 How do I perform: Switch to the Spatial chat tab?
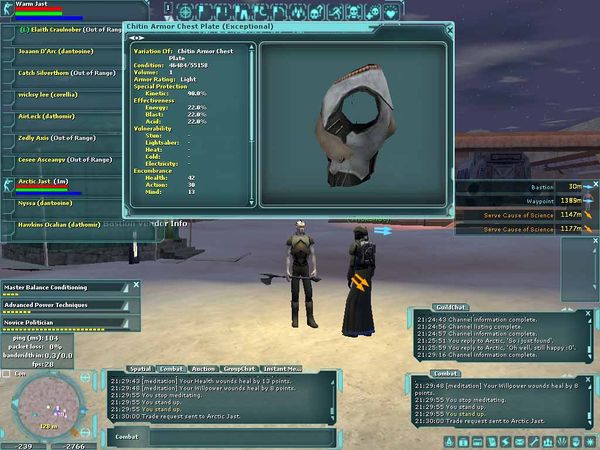click(x=139, y=369)
